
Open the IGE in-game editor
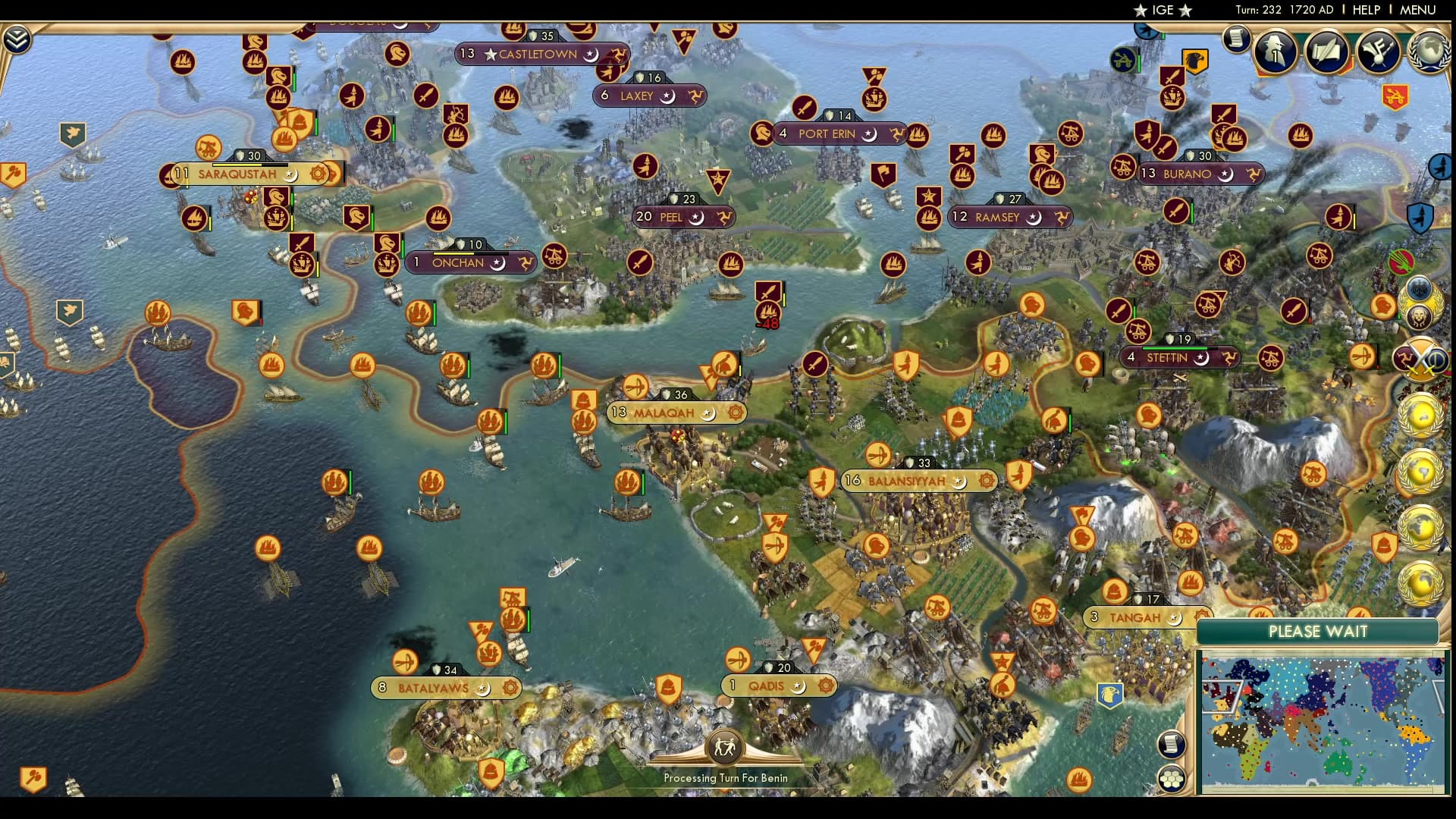coord(1162,10)
